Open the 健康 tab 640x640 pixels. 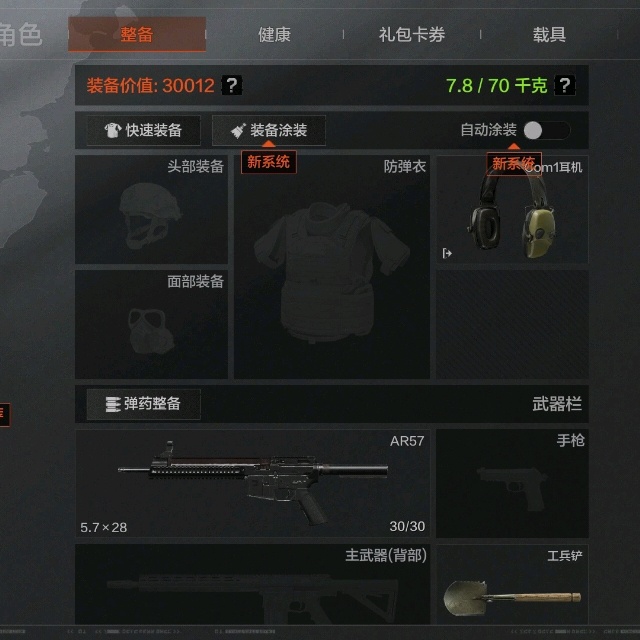point(274,35)
